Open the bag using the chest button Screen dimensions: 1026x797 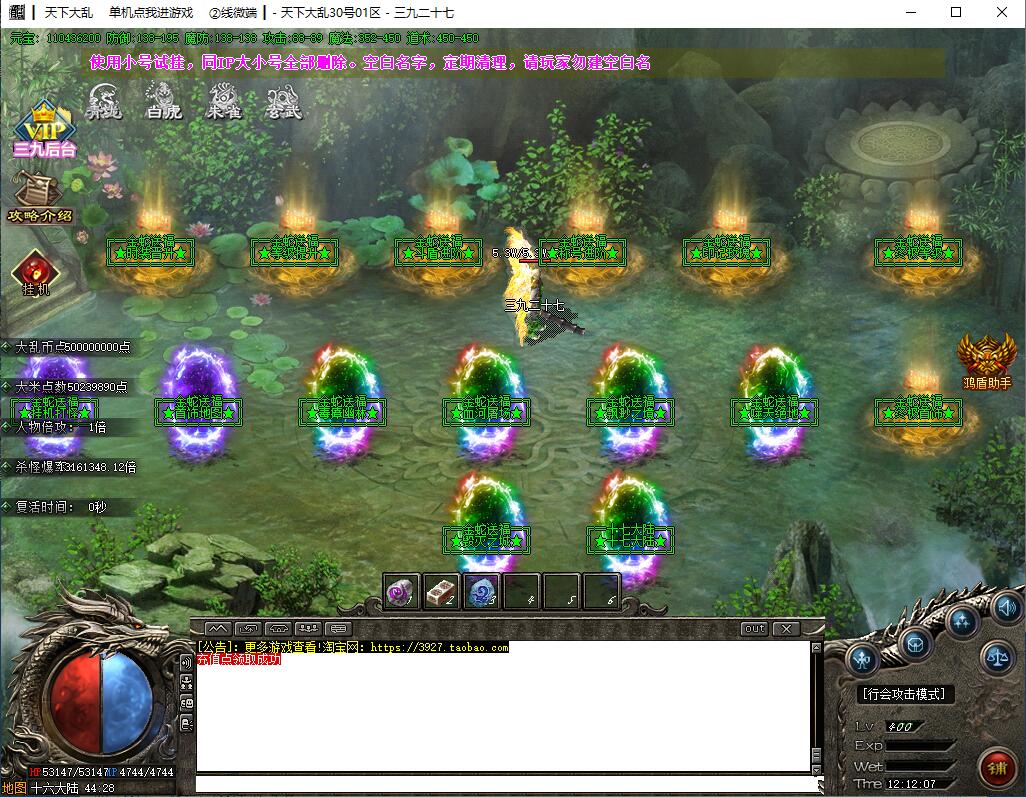tap(915, 643)
